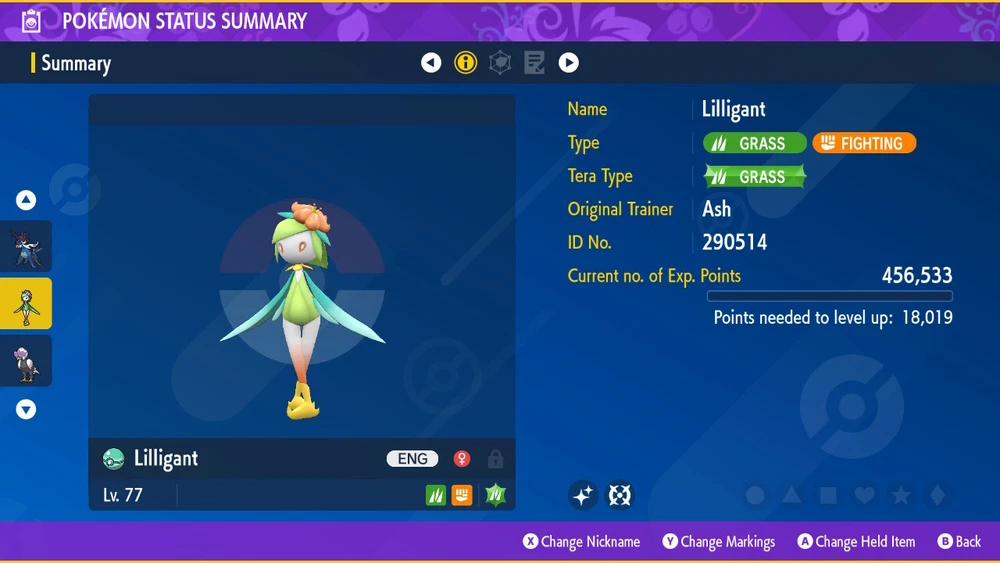Open the moves notepad tab
This screenshot has width=1000, height=563.
534,63
